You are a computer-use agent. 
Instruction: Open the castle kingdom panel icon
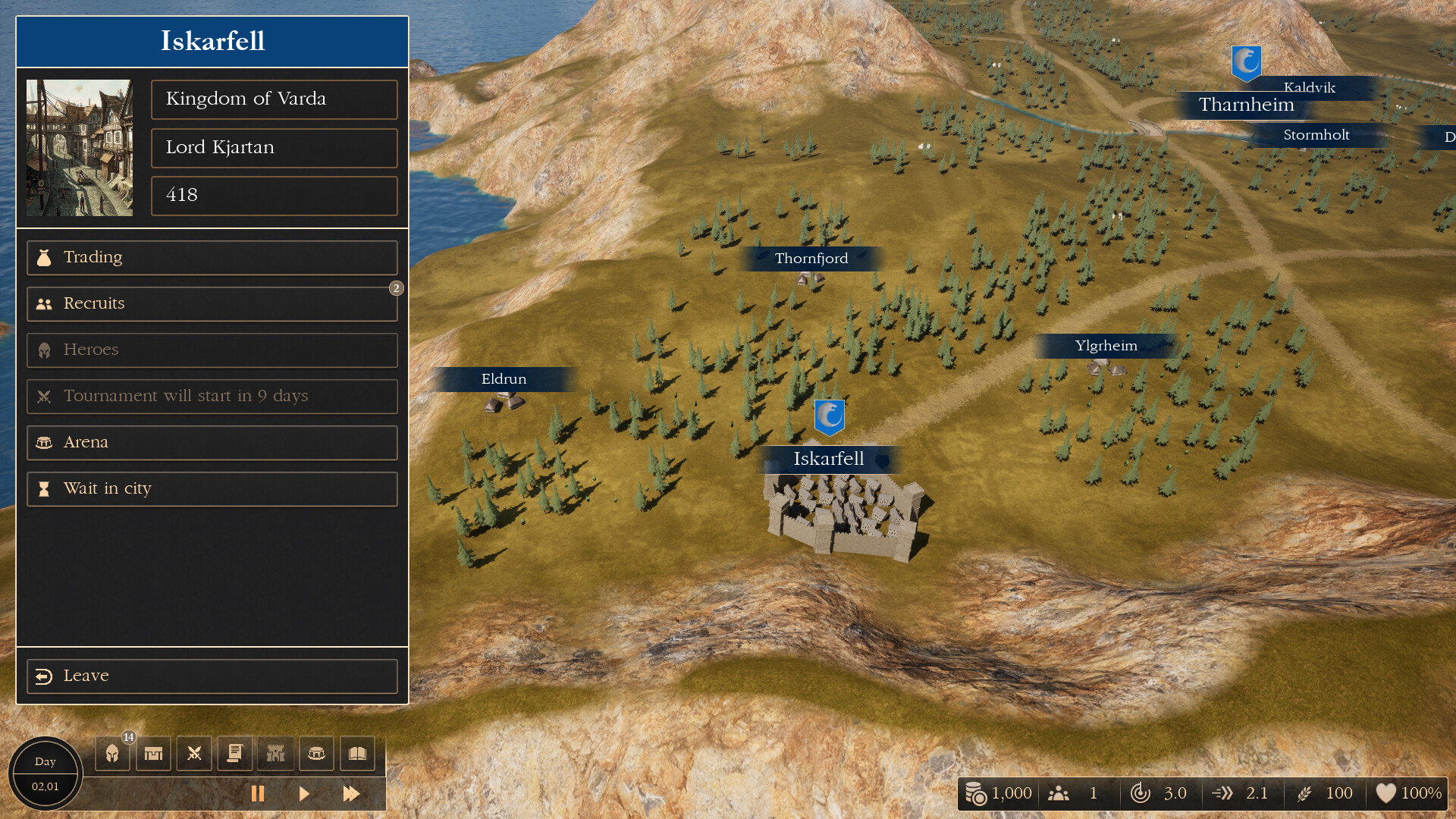pos(276,753)
